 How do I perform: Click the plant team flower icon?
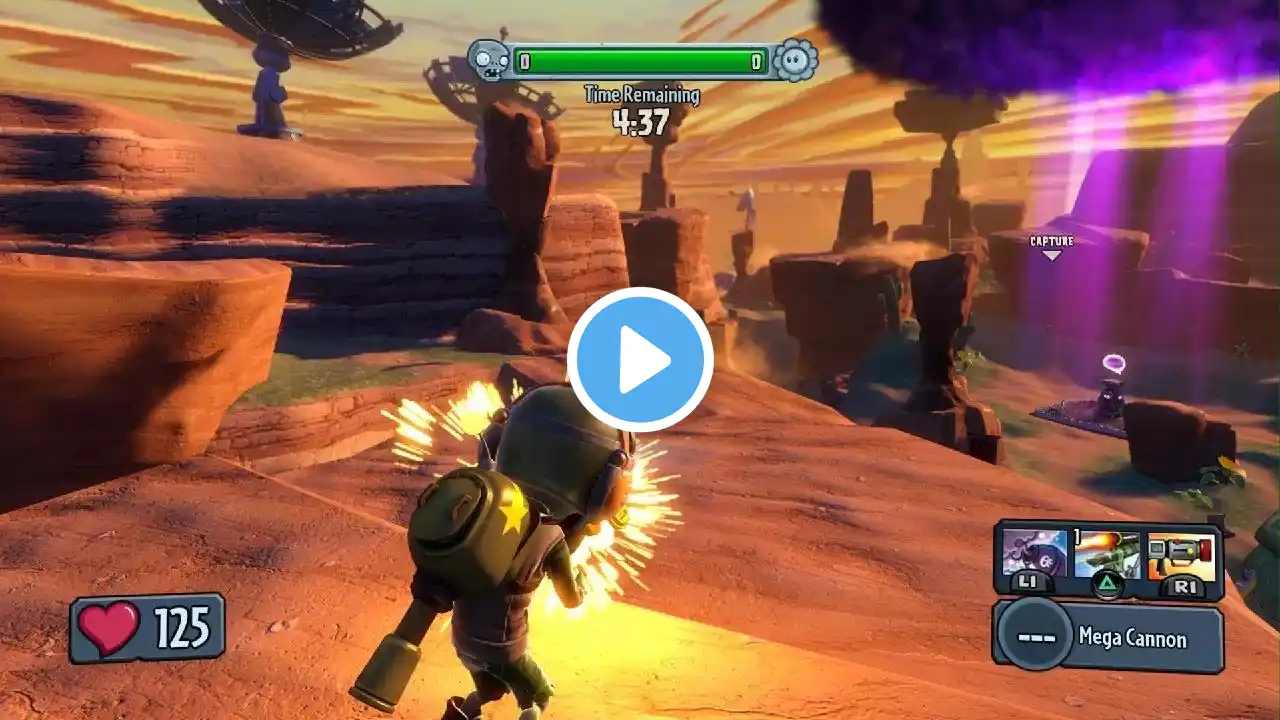click(795, 61)
